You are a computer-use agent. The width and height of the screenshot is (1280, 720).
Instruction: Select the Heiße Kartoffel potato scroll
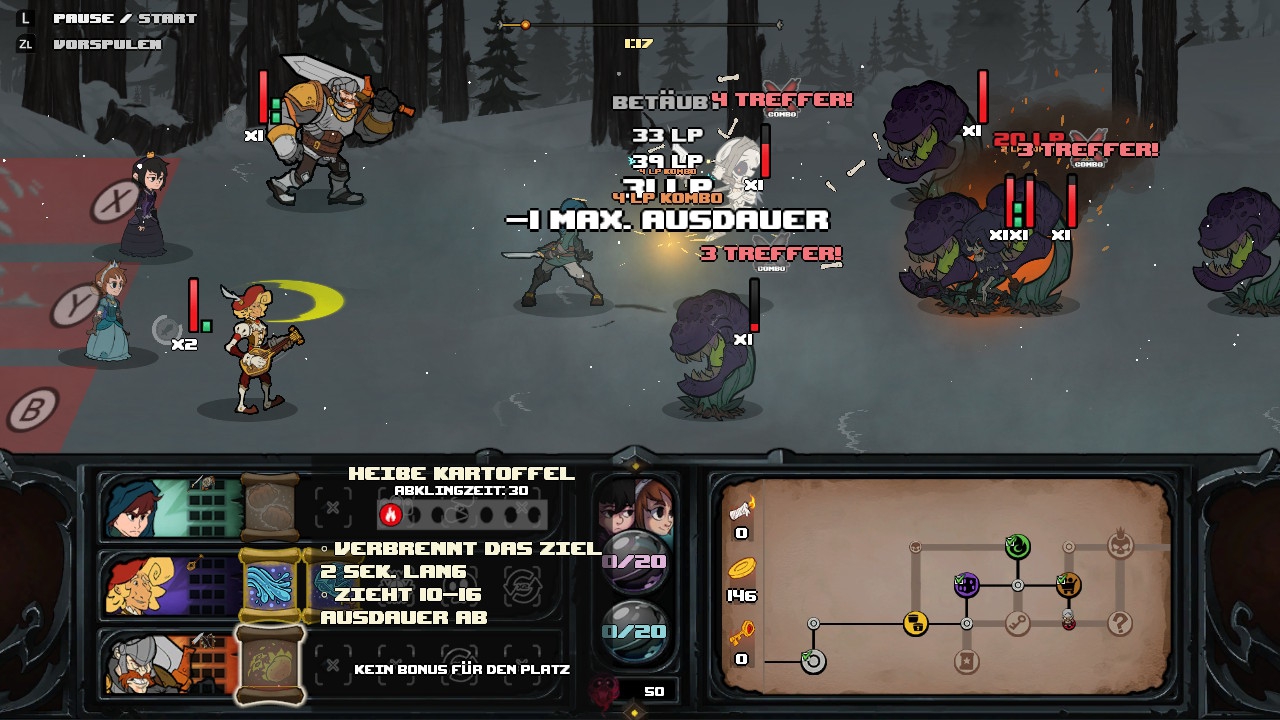270,664
